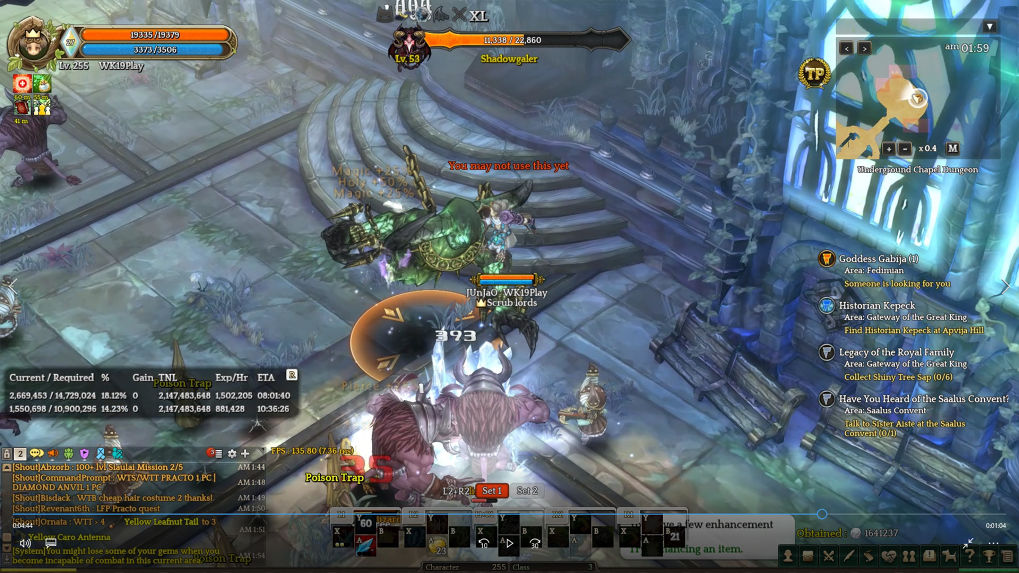Collapse the minimap with the dropdown arrow

tap(989, 27)
